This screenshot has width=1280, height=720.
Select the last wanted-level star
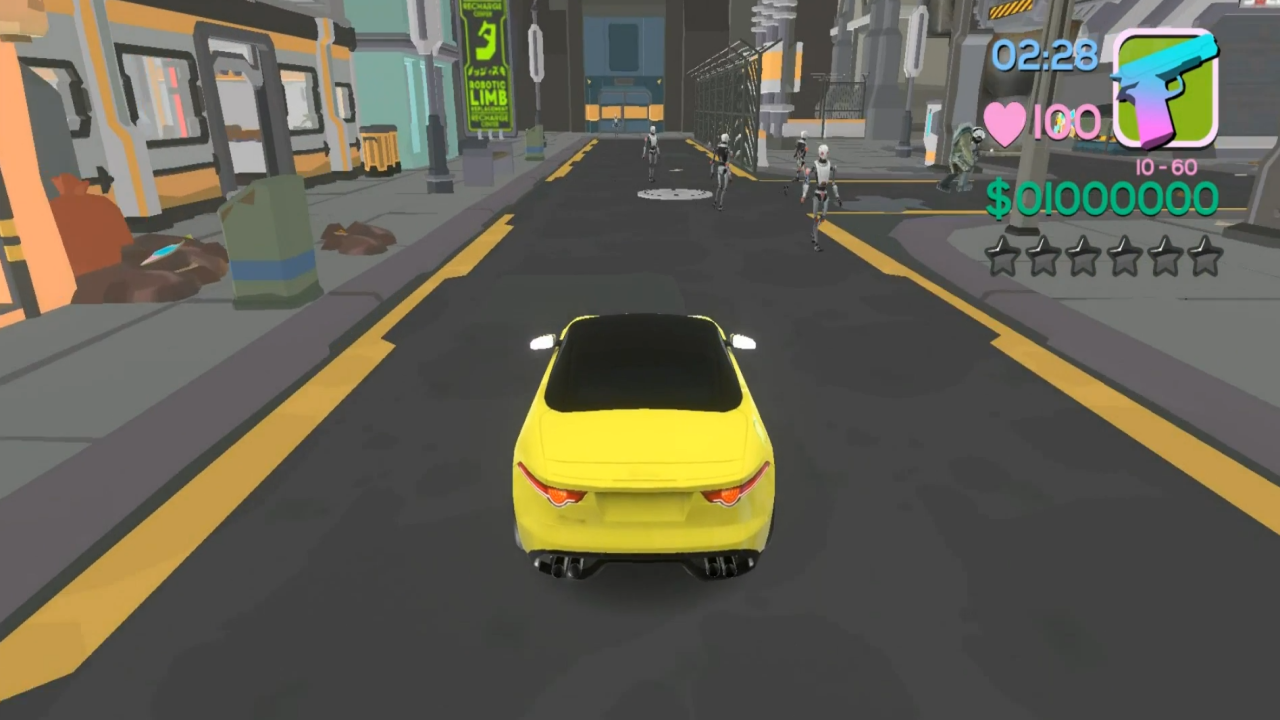tap(1206, 257)
